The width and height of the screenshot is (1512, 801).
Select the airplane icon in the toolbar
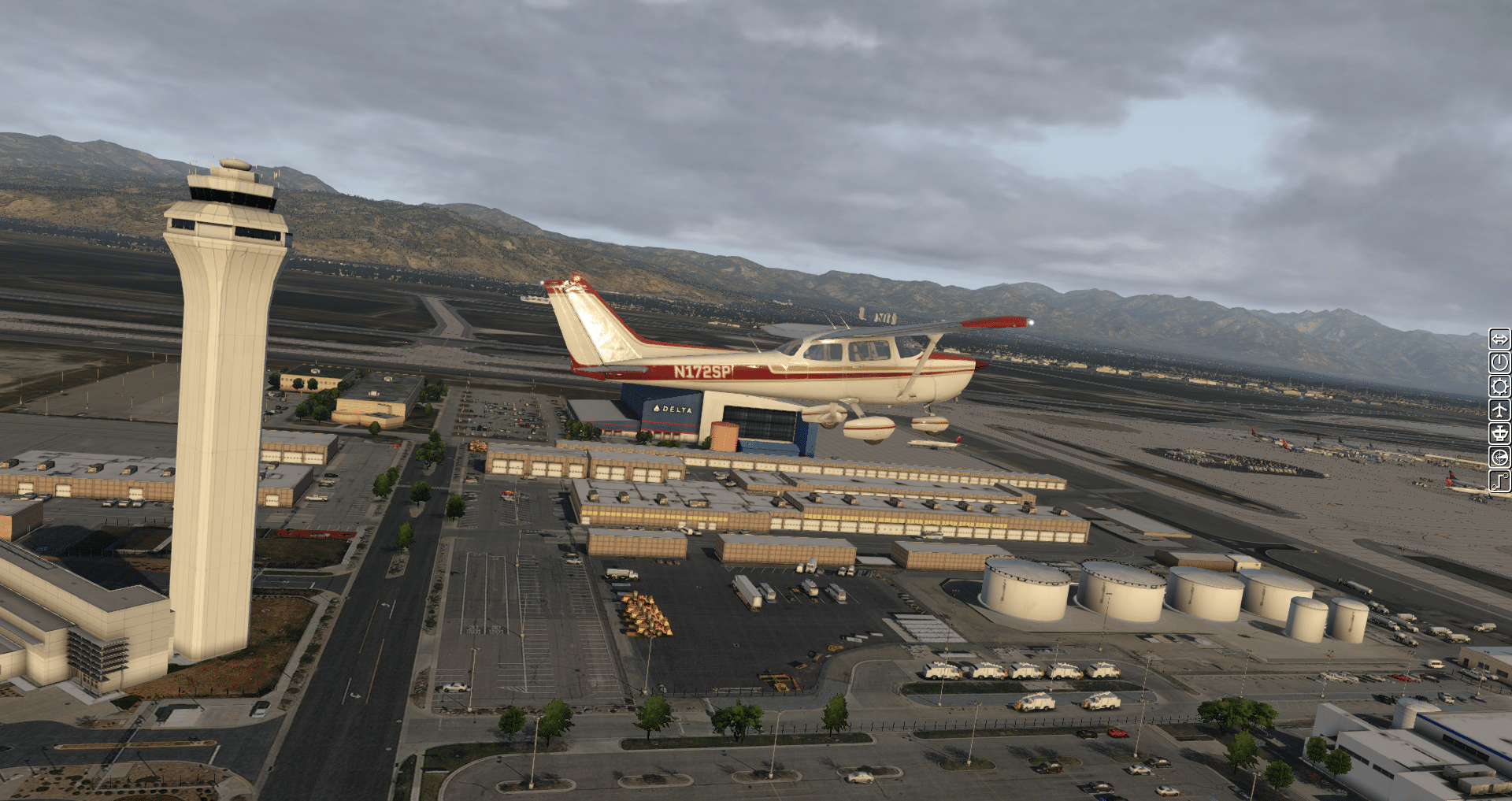1499,410
